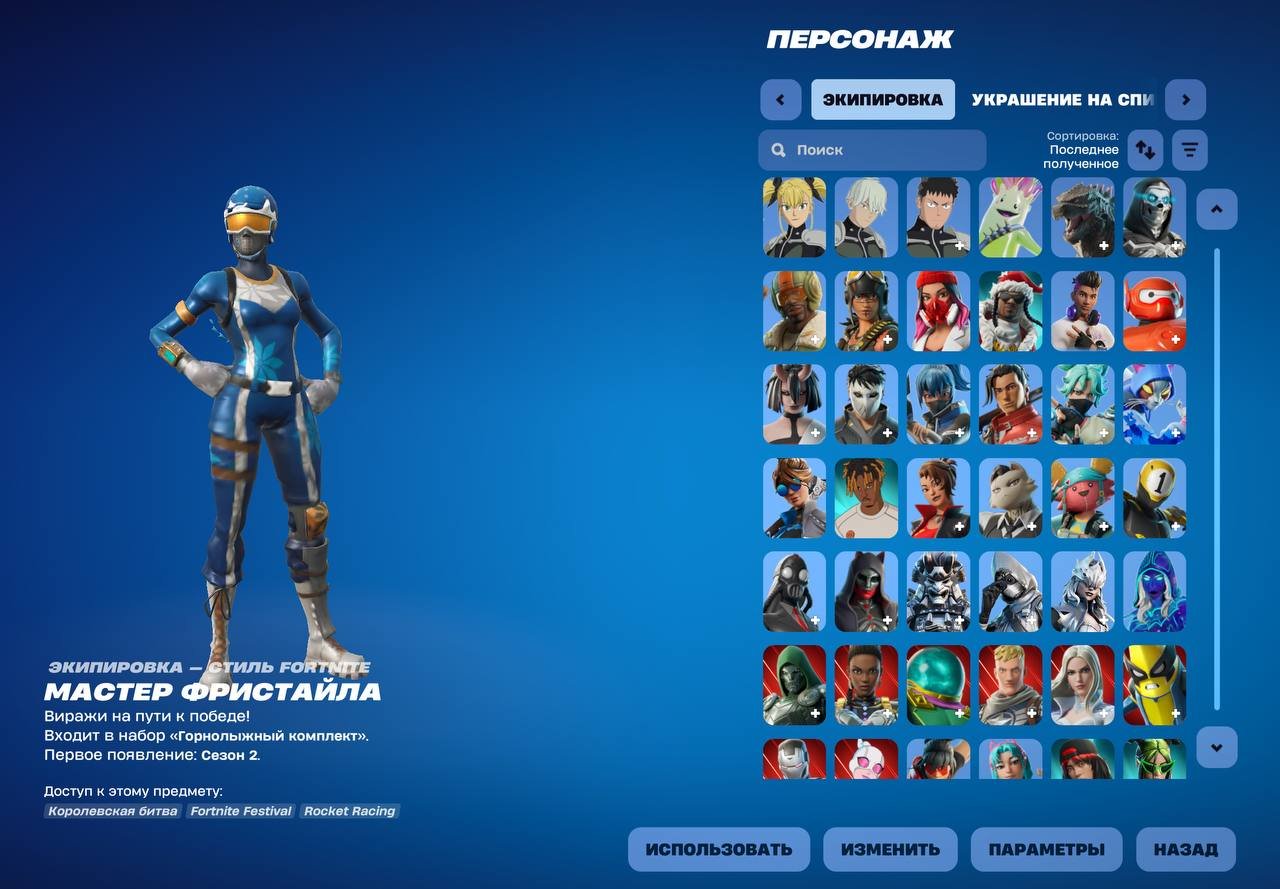The image size is (1280, 889).
Task: Click the right chevron to see more categories
Action: point(1186,99)
